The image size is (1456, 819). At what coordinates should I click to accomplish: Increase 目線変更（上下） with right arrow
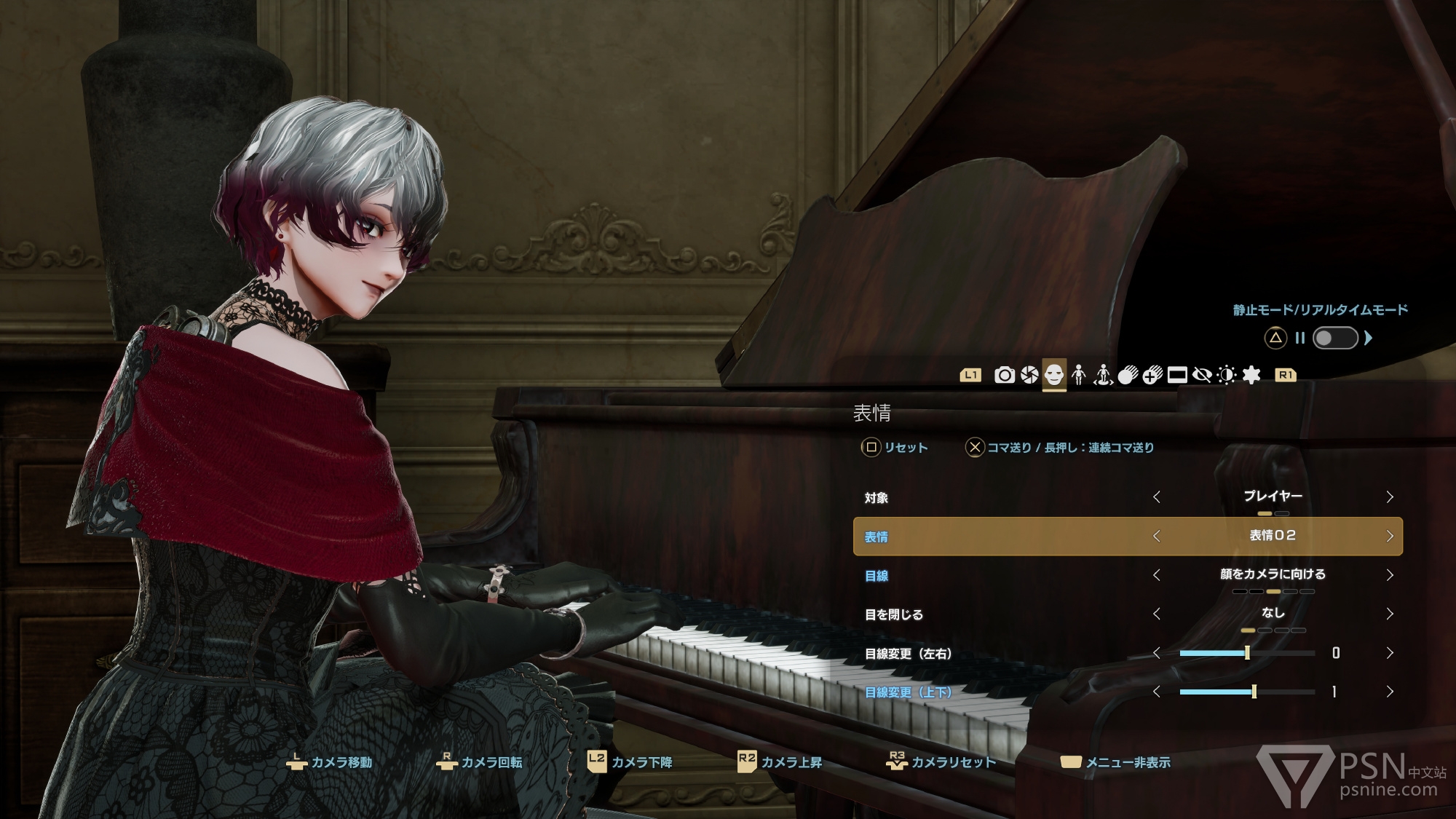pyautogui.click(x=1389, y=692)
